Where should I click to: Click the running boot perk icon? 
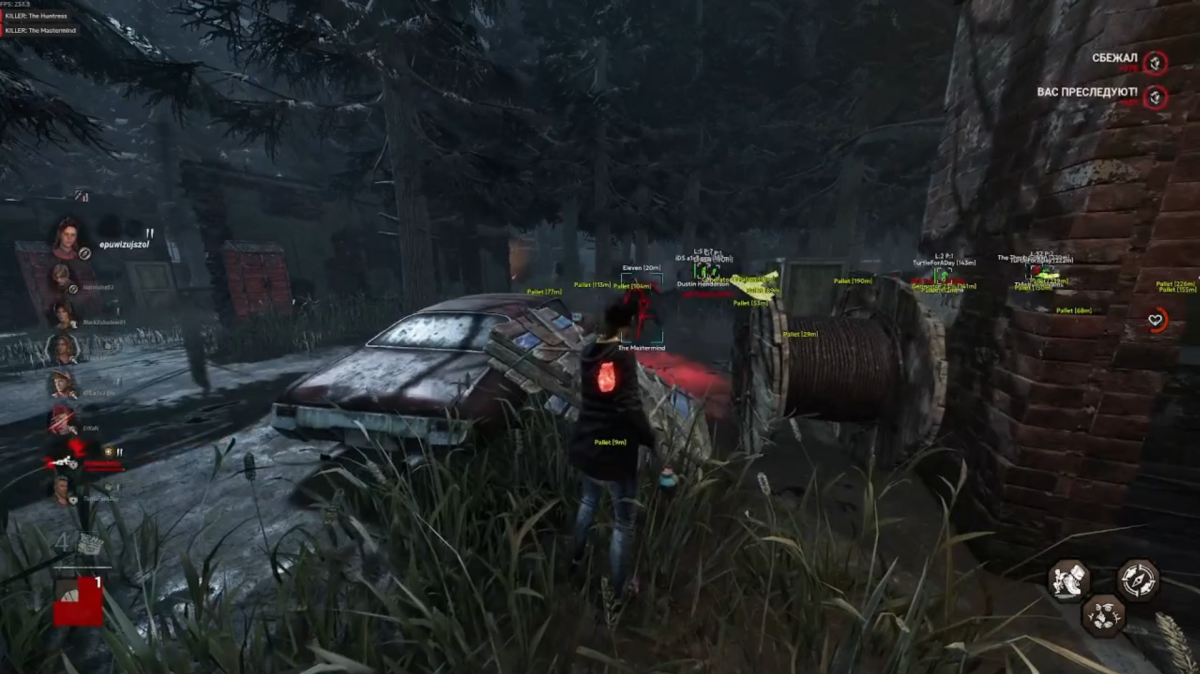(x=1069, y=580)
